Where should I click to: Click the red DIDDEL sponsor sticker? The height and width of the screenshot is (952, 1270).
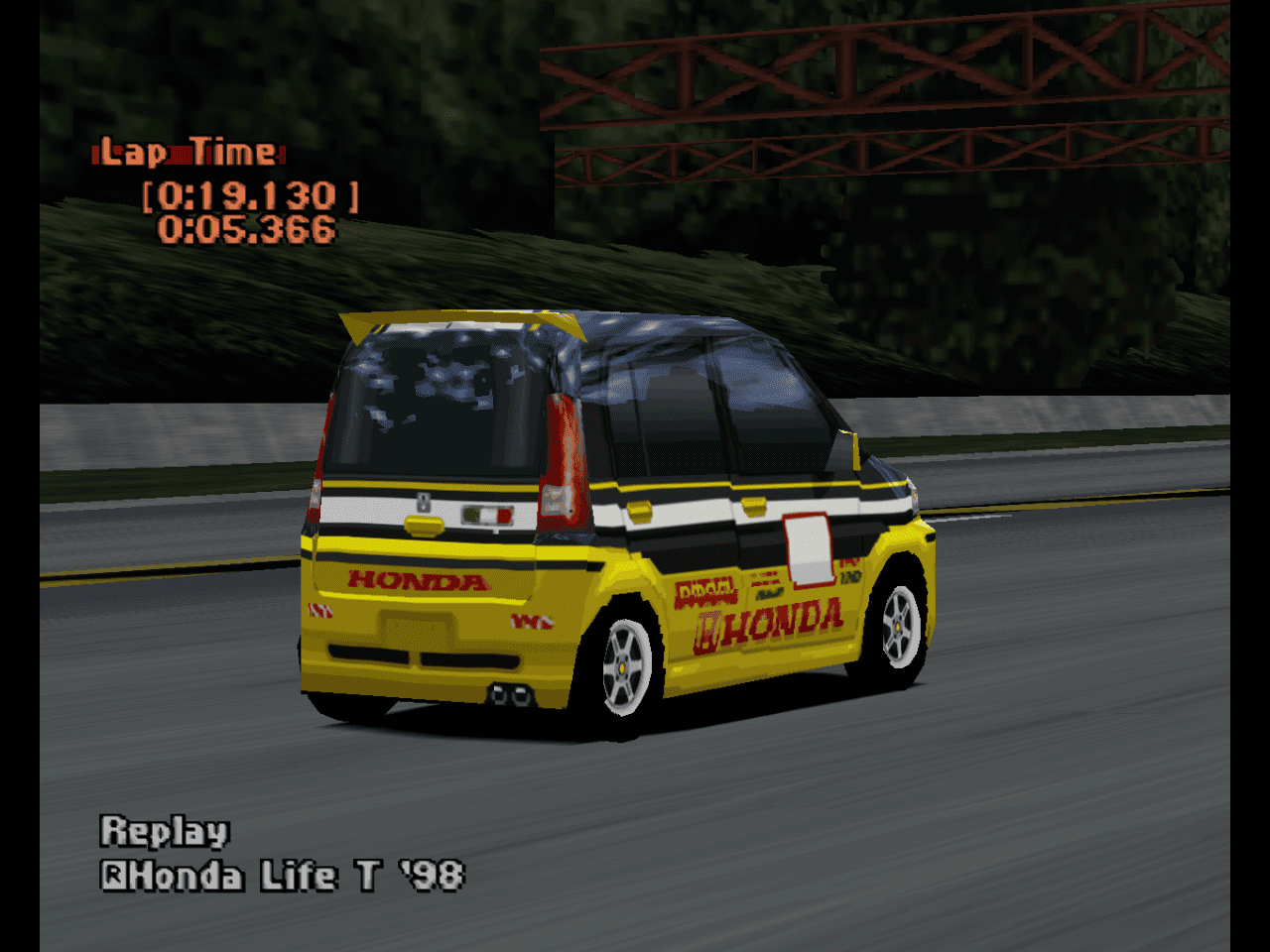click(704, 593)
